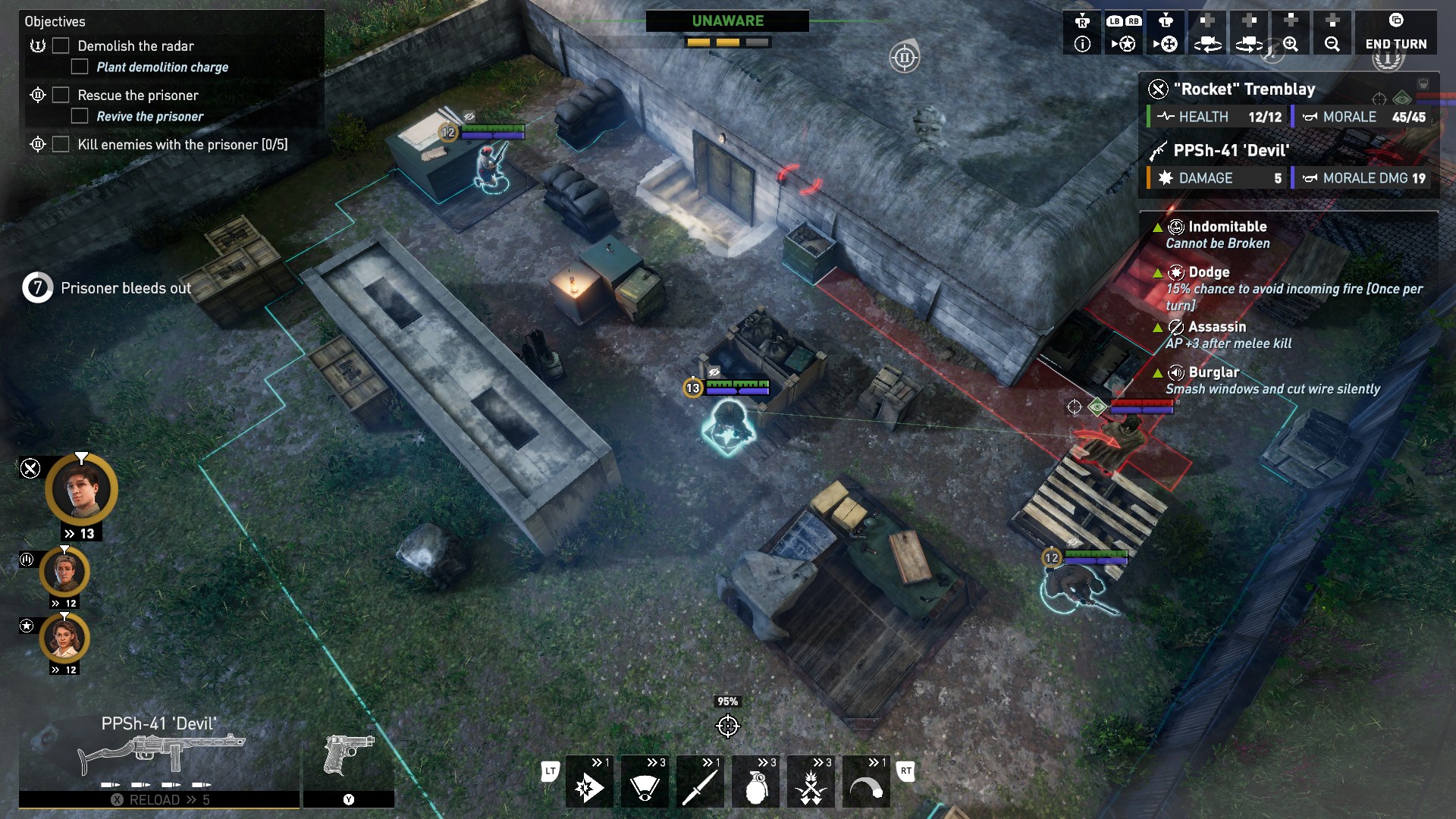Select the female squad member portrait

64,639
